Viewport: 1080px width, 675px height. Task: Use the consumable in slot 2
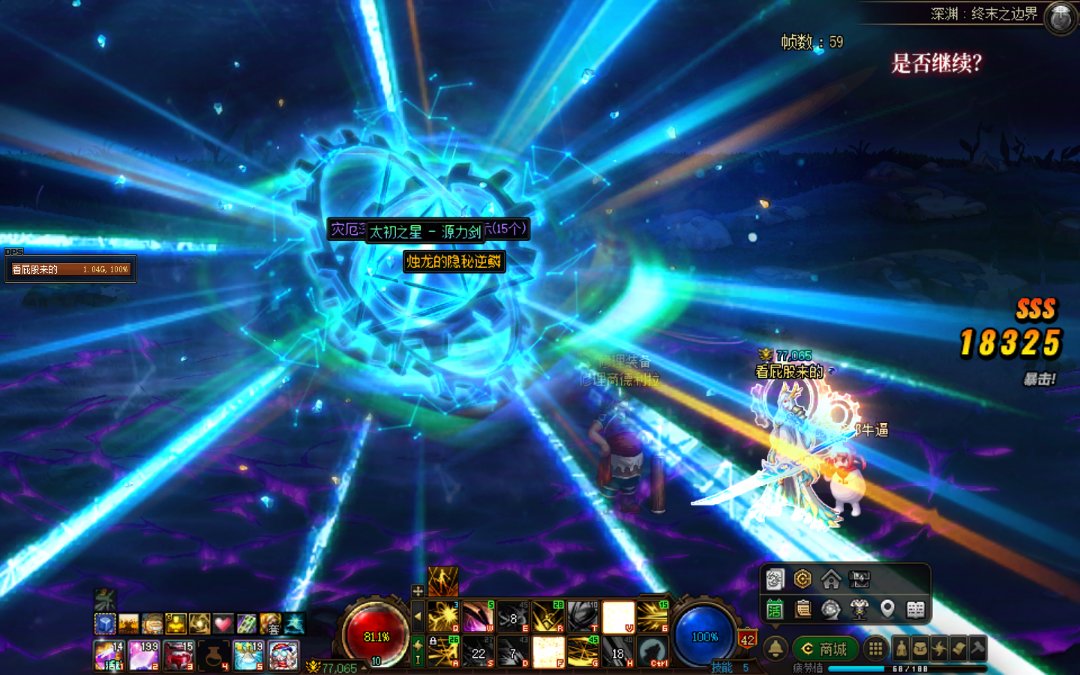pyautogui.click(x=142, y=655)
